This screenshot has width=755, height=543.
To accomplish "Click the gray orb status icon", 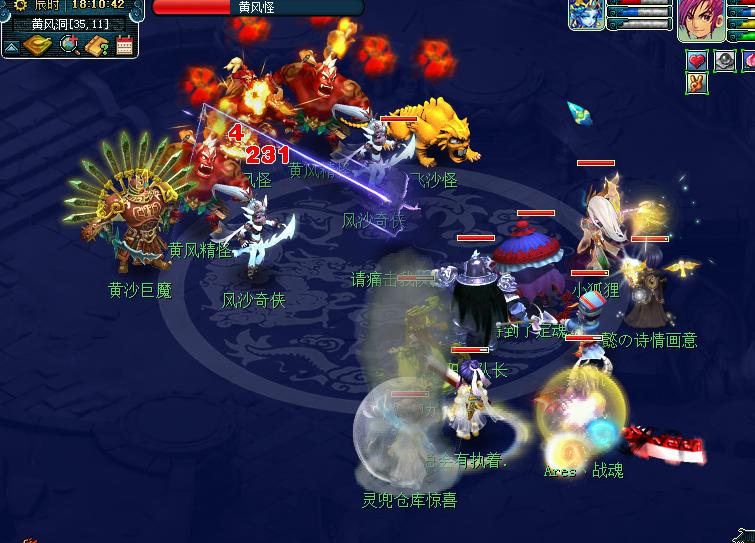I will (723, 61).
